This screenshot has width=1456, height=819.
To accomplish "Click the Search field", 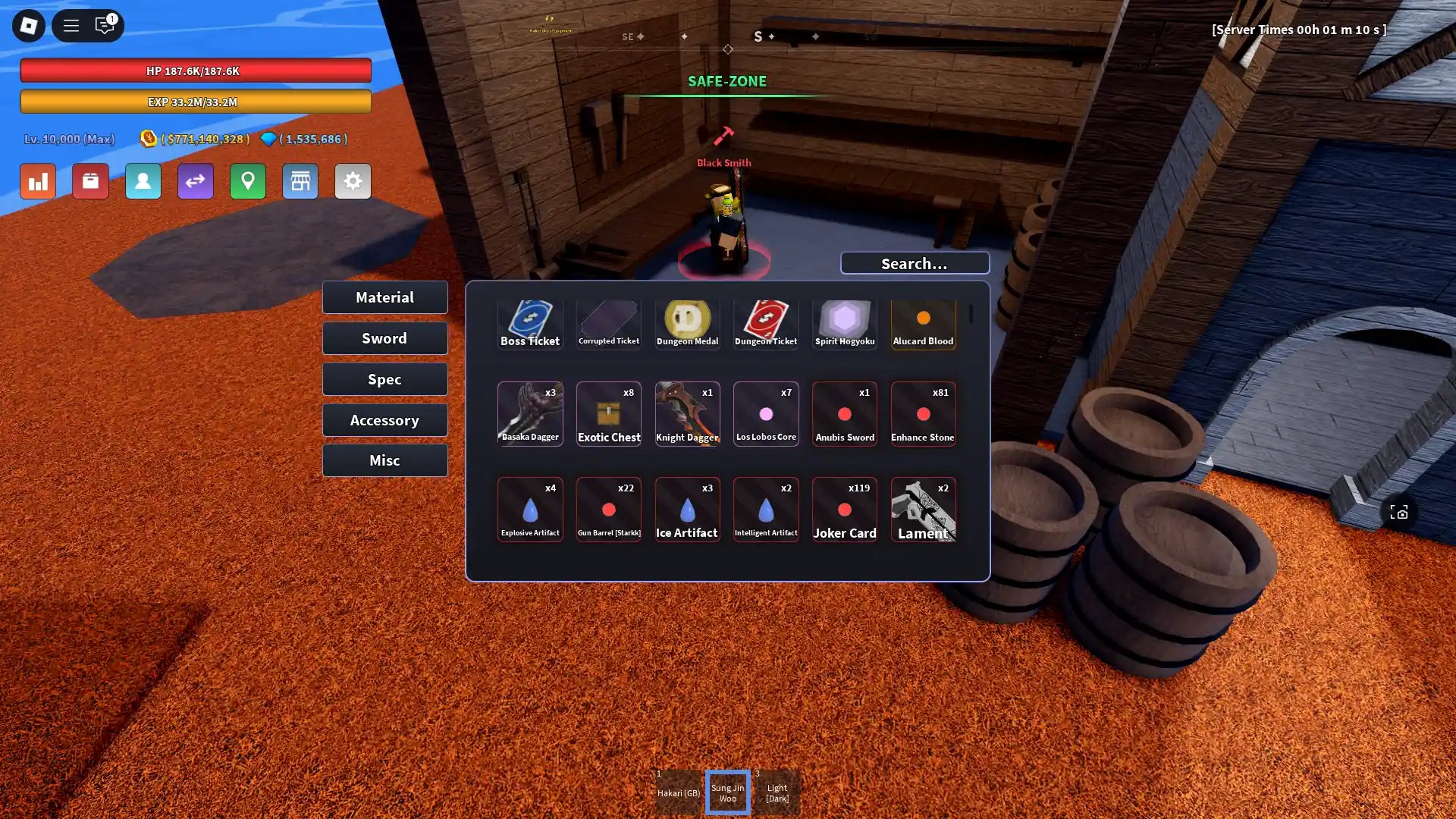I will [x=915, y=263].
